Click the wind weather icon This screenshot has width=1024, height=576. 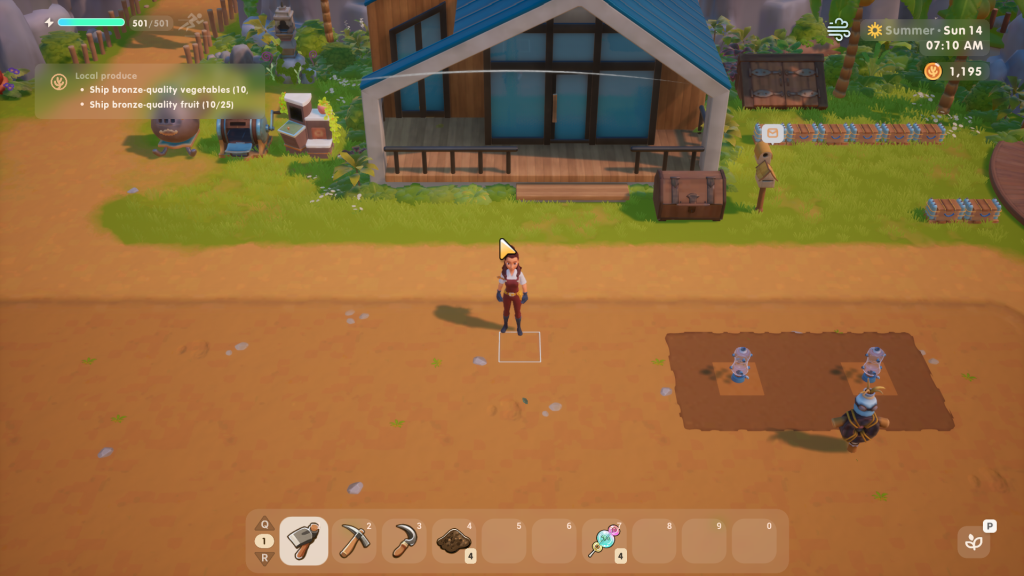839,30
